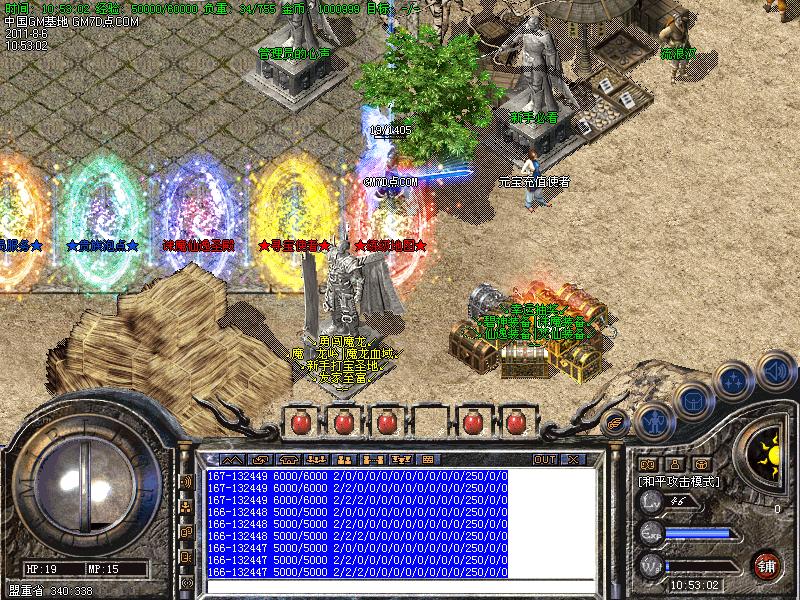Viewport: 800px width, 600px height.
Task: Close the game with the X button
Action: pos(572,459)
